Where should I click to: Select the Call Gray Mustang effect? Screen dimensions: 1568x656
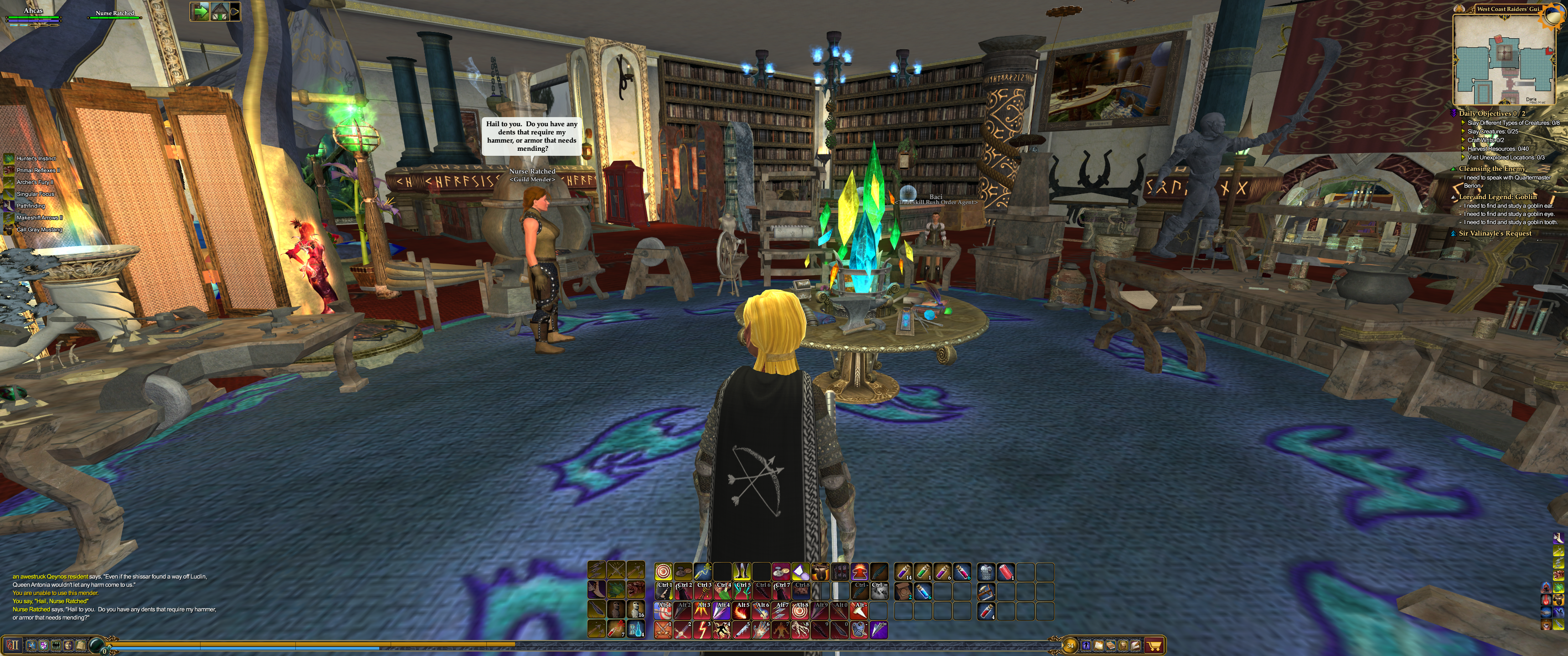(9, 230)
